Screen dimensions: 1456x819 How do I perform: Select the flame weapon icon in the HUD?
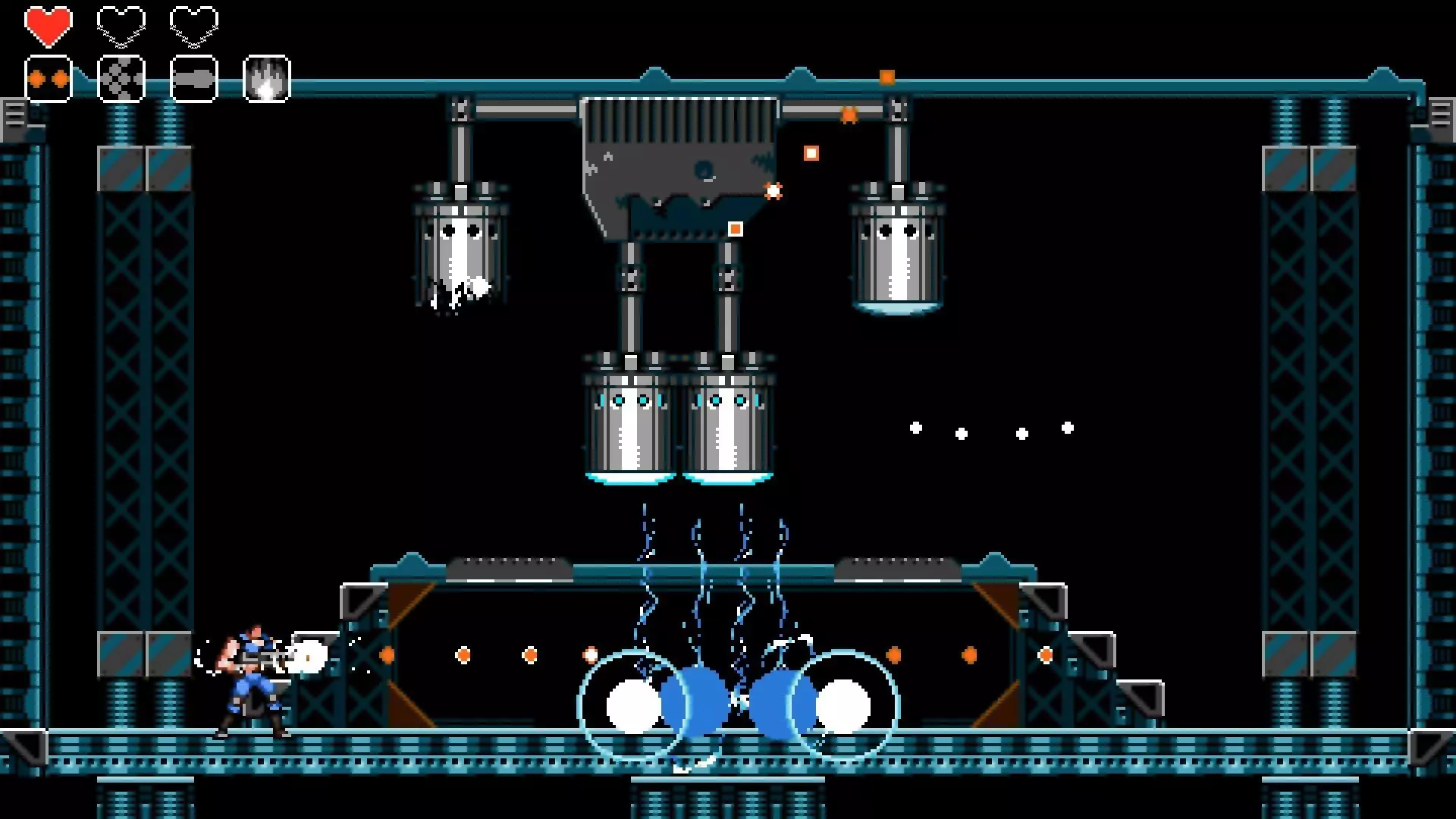pyautogui.click(x=266, y=80)
